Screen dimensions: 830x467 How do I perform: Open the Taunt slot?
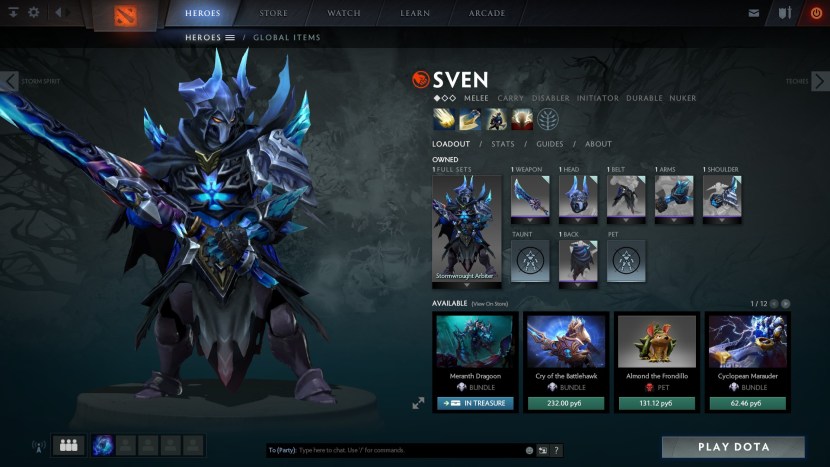tap(530, 260)
